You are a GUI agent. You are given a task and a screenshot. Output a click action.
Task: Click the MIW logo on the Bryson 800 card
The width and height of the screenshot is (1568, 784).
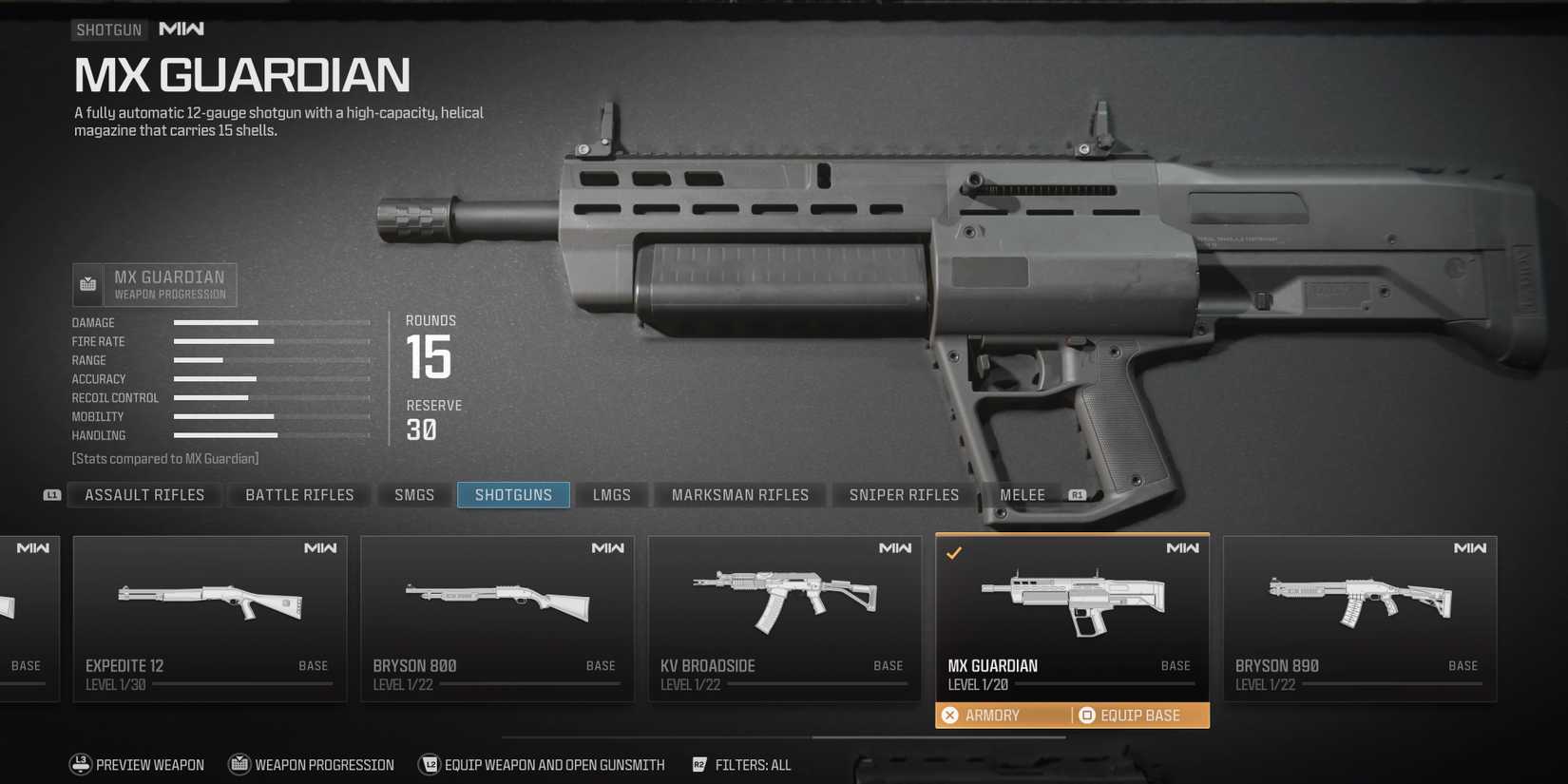611,548
